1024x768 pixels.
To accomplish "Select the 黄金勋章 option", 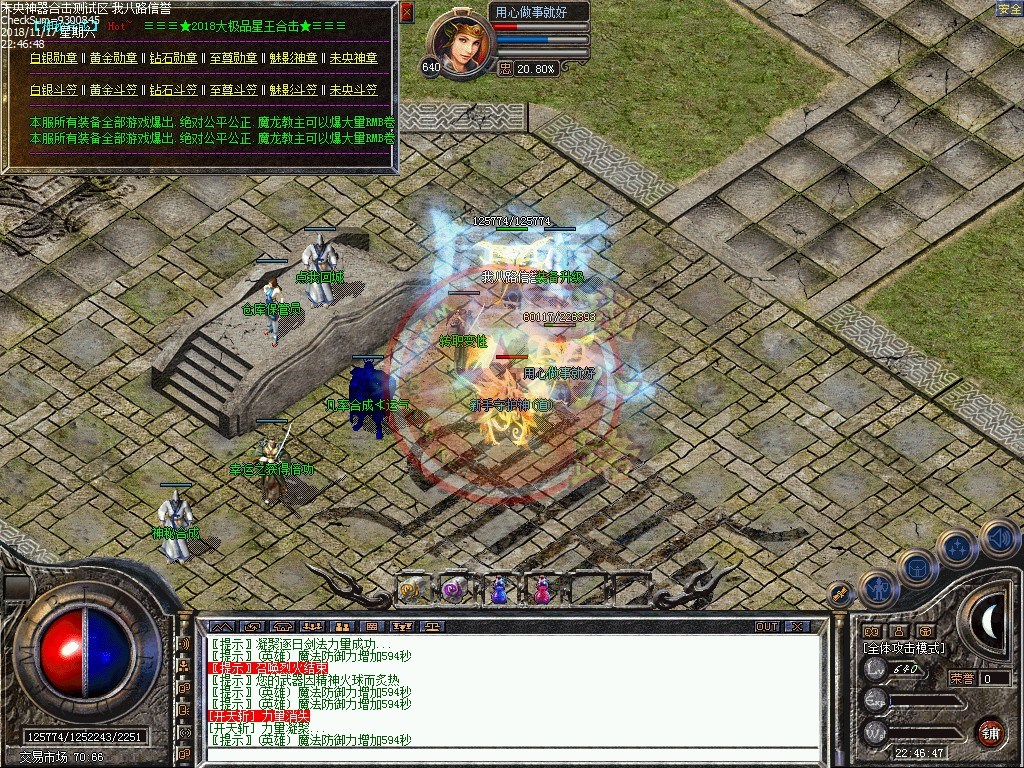I will coord(113,59).
